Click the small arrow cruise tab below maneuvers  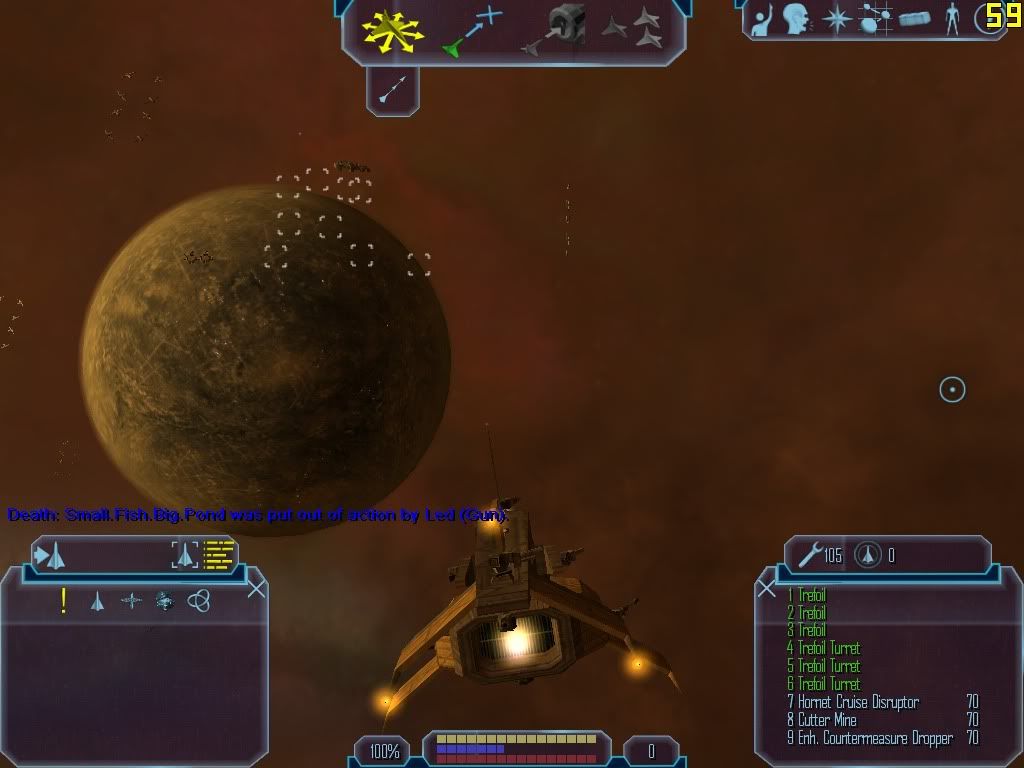click(392, 92)
